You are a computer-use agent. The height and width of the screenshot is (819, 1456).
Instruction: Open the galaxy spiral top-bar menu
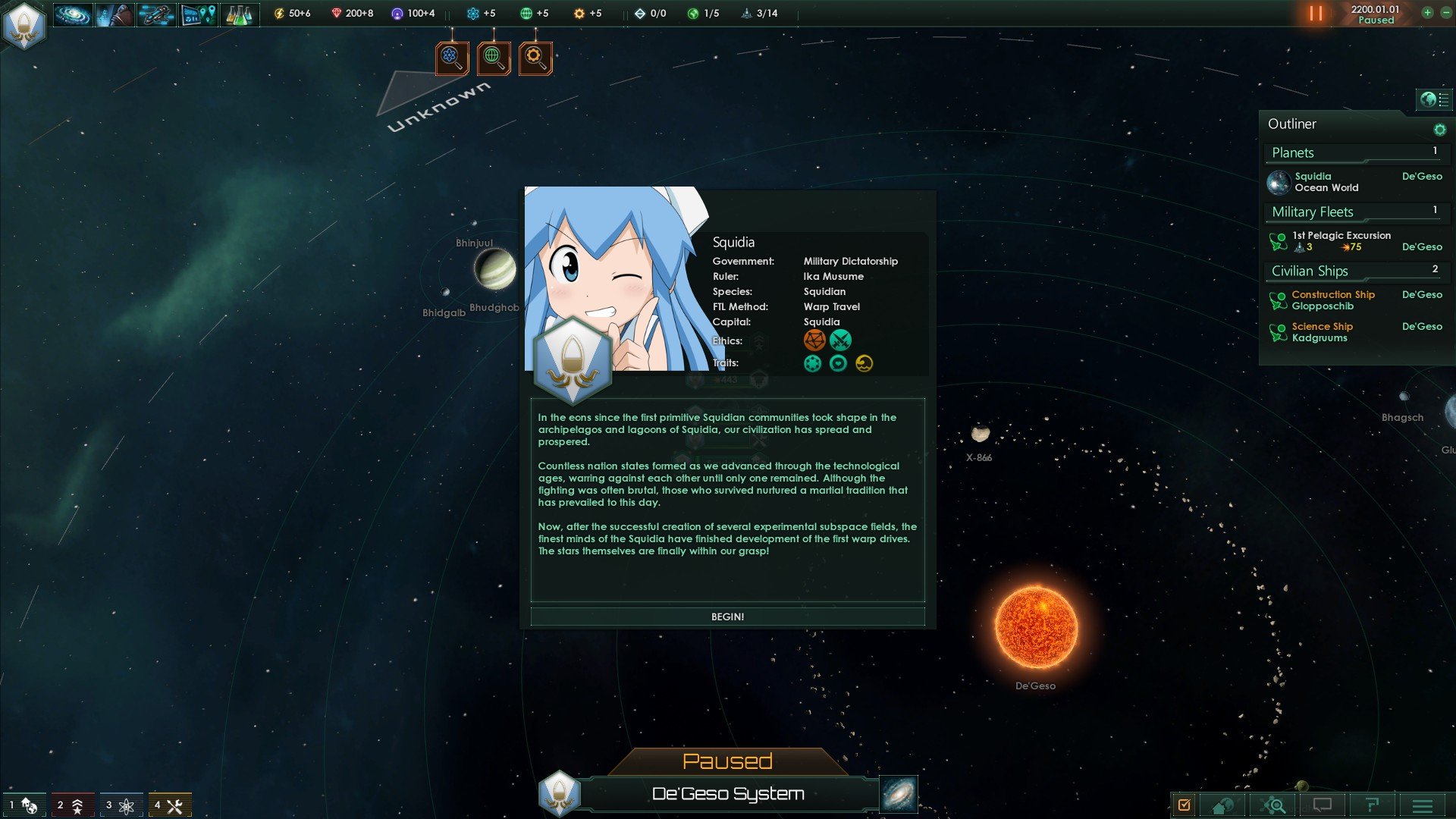[73, 14]
